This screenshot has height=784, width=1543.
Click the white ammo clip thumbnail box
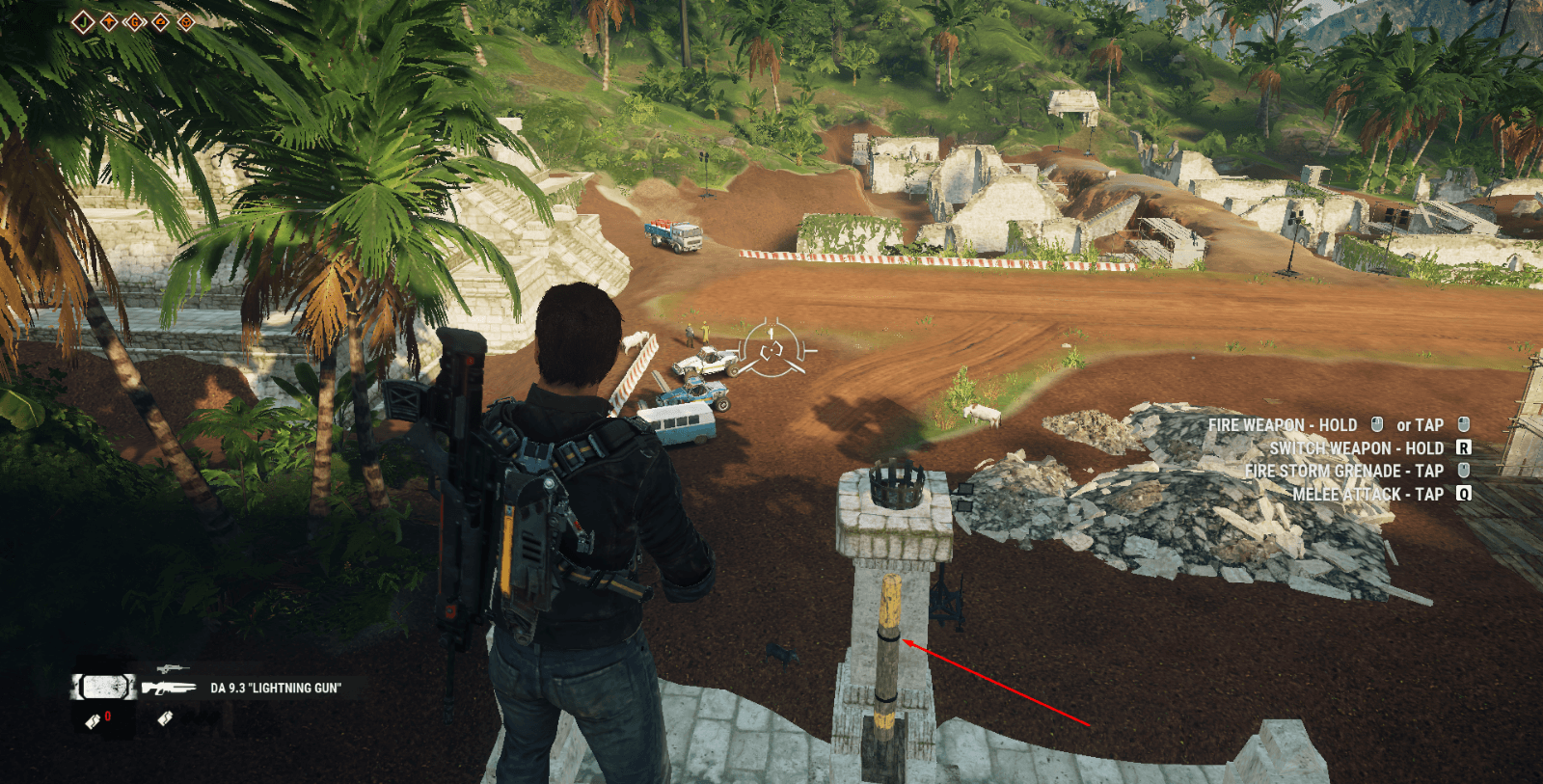[x=106, y=687]
